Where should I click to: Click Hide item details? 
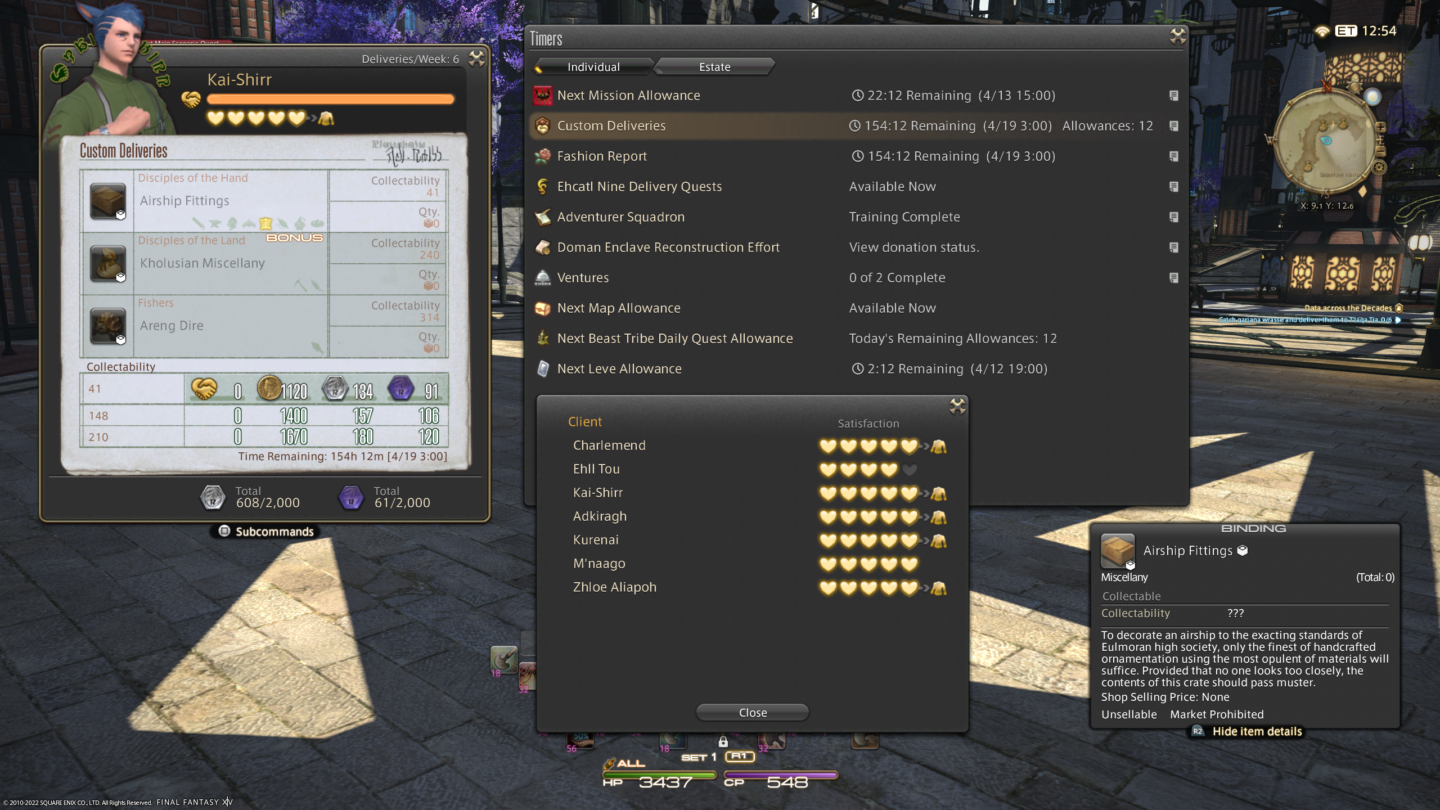[1245, 730]
